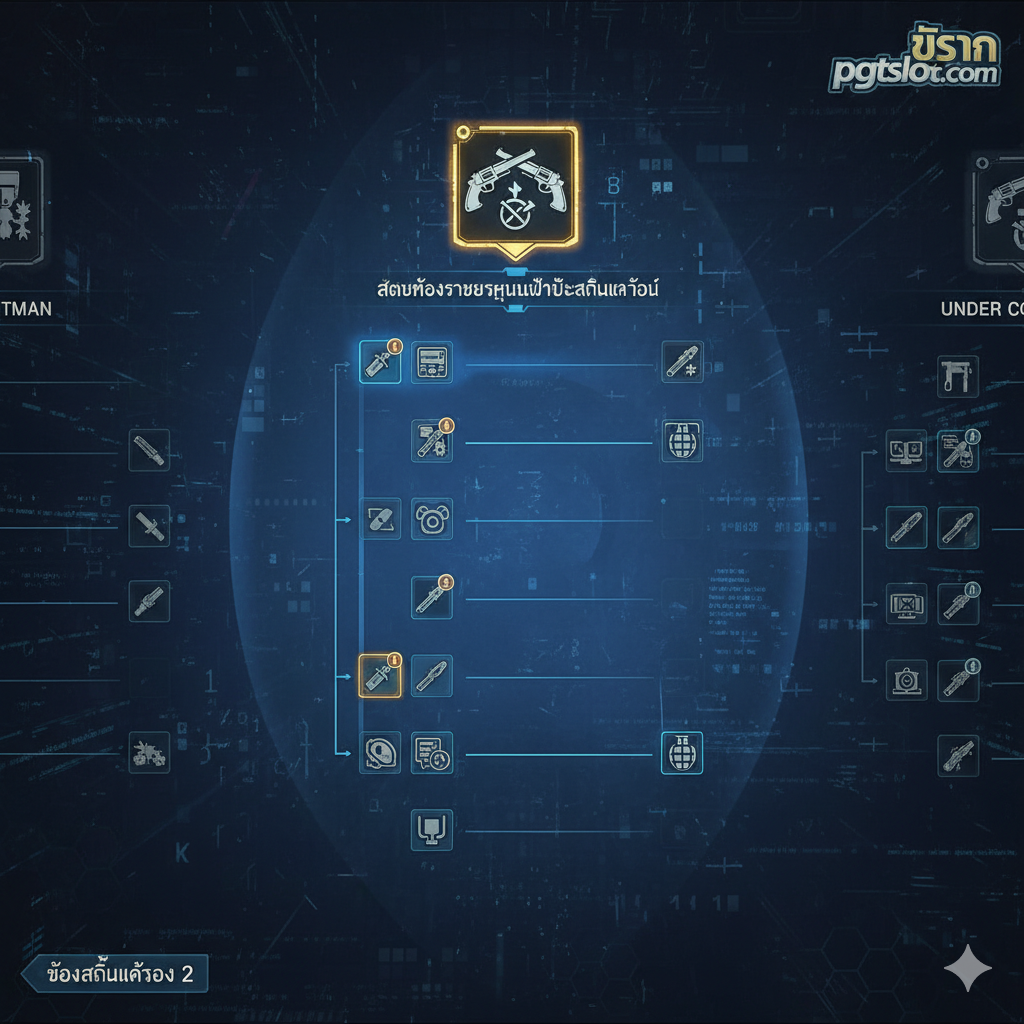Open the pgtslot.com logo link
Image resolution: width=1024 pixels, height=1024 pixels.
point(915,62)
